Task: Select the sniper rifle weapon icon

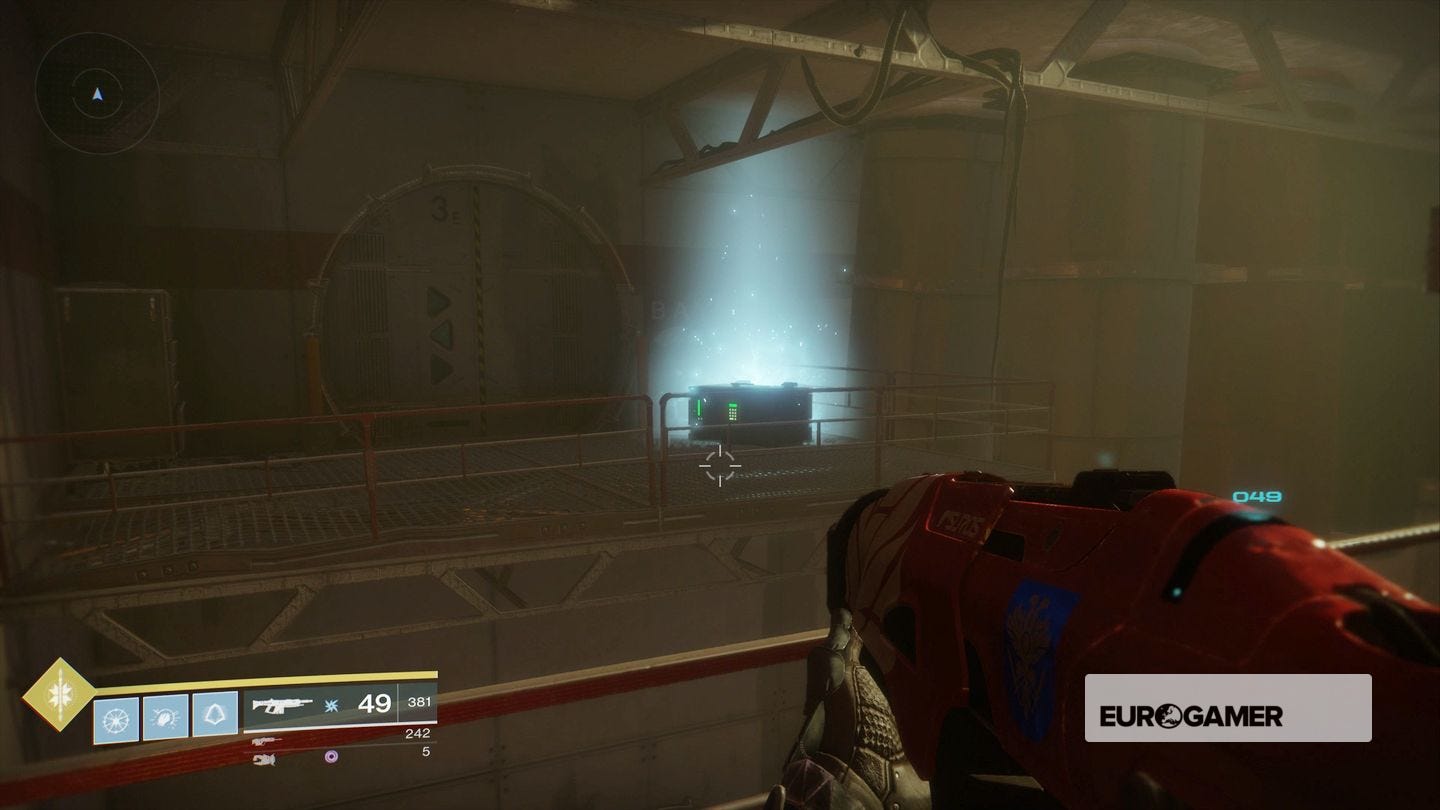Action: point(267,739)
